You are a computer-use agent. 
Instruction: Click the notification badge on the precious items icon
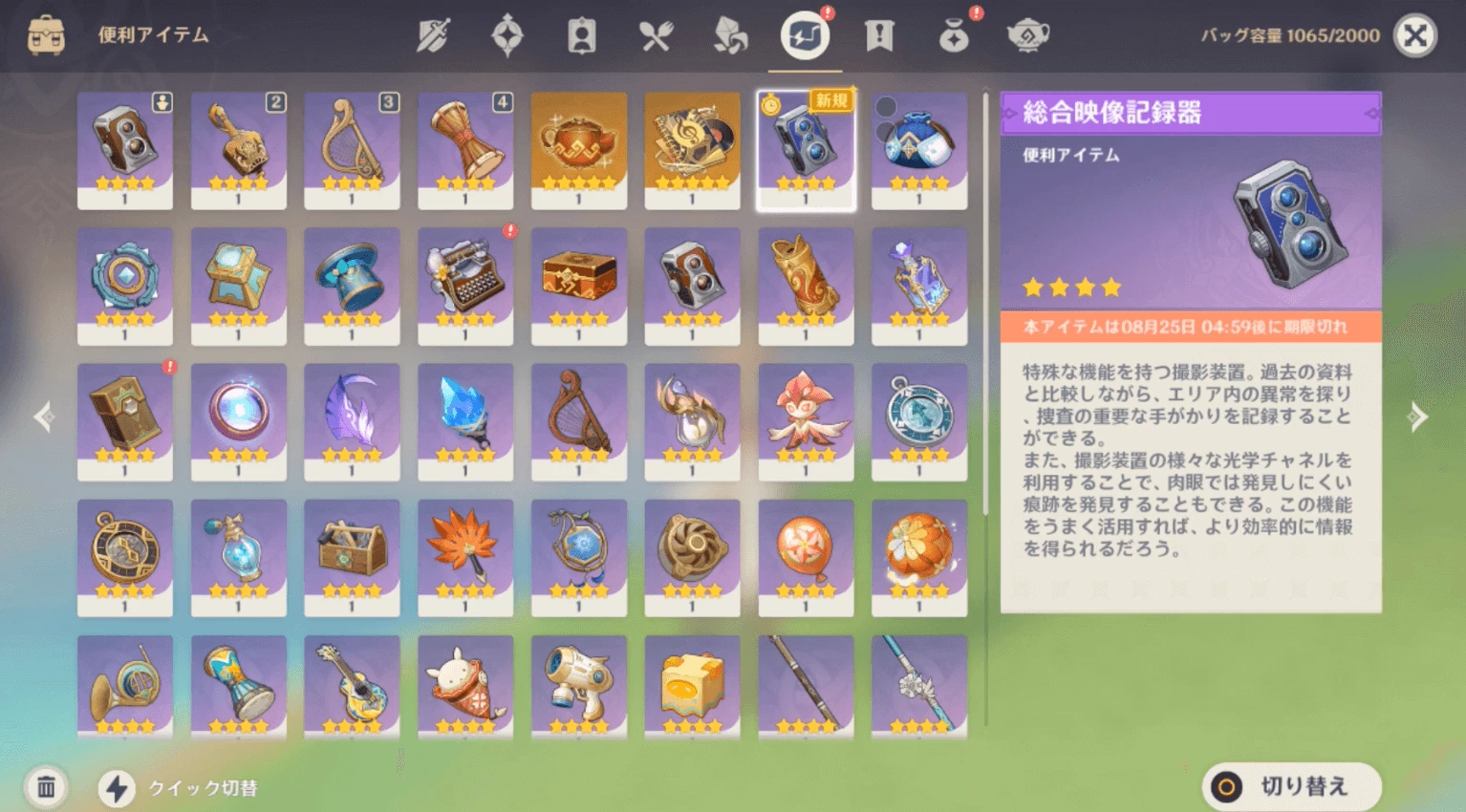pos(974,15)
